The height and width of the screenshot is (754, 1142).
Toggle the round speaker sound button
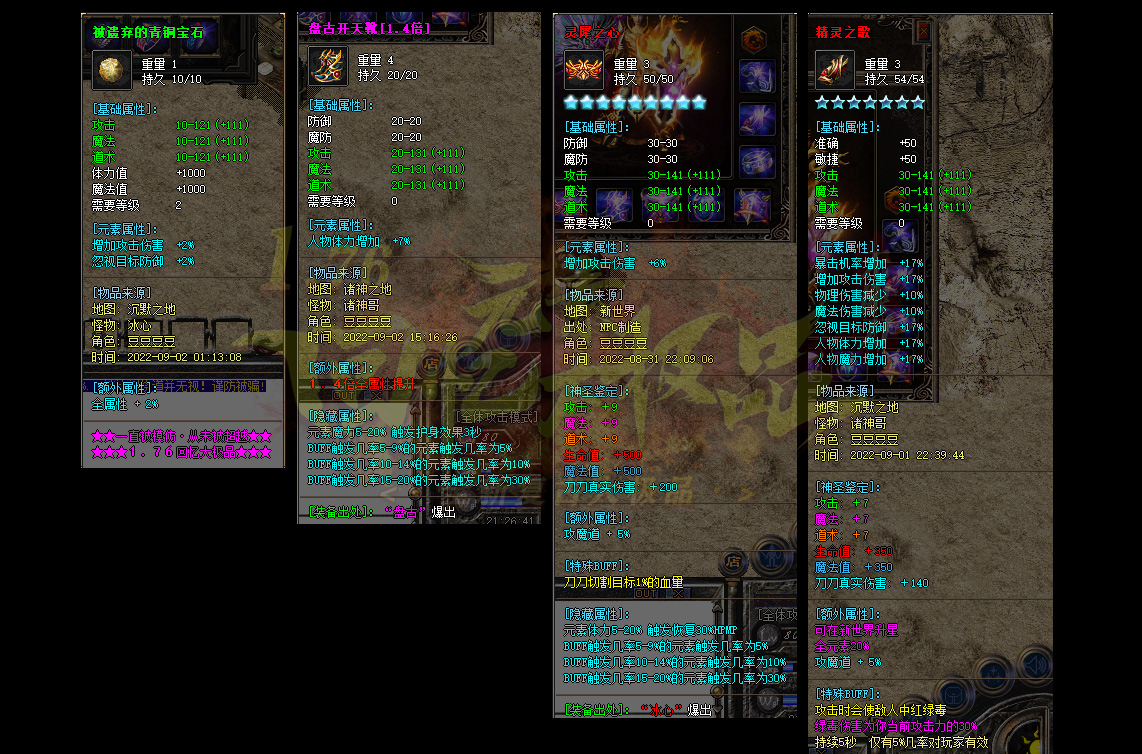pos(1034,665)
